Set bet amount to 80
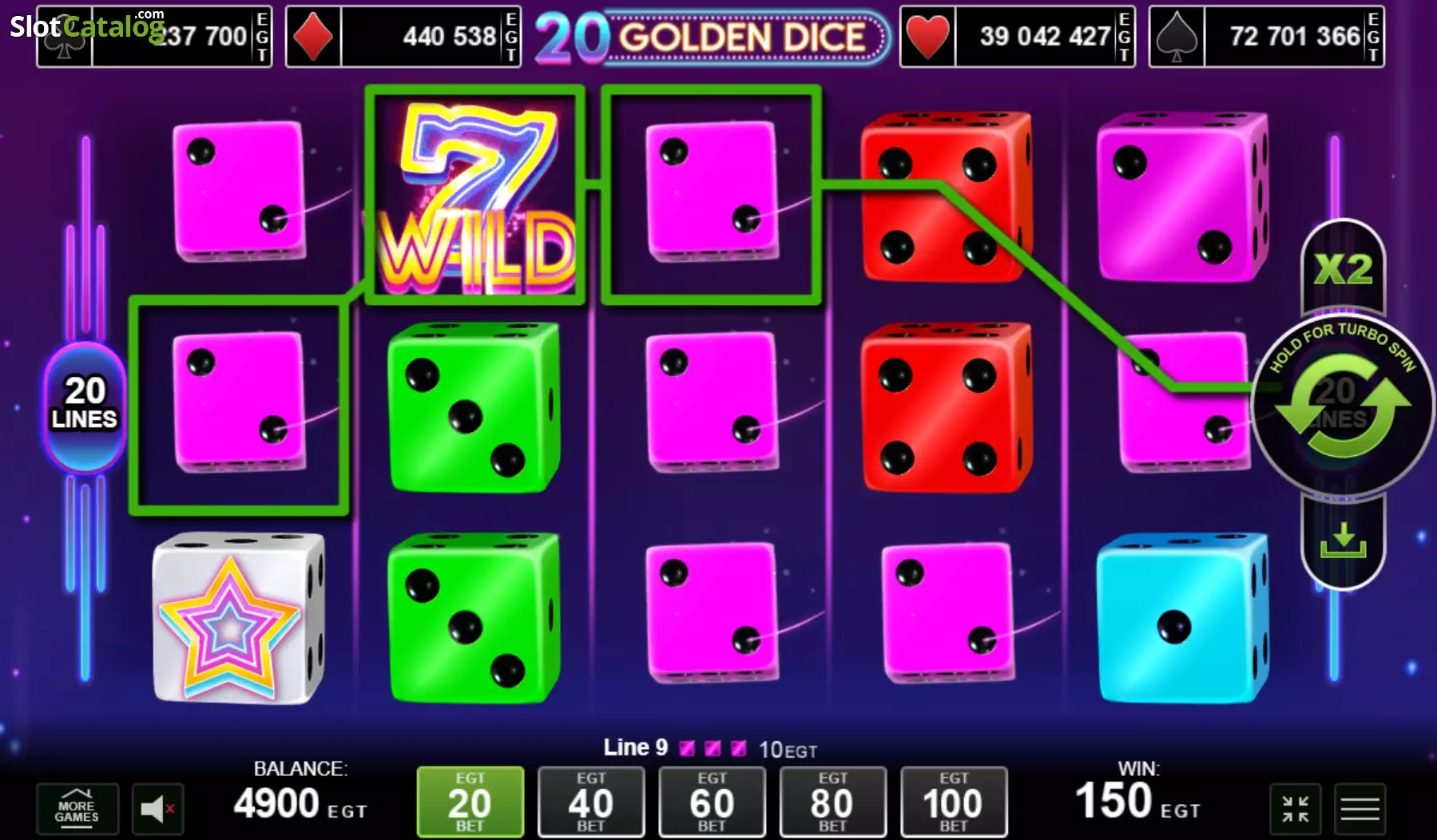 coord(832,801)
